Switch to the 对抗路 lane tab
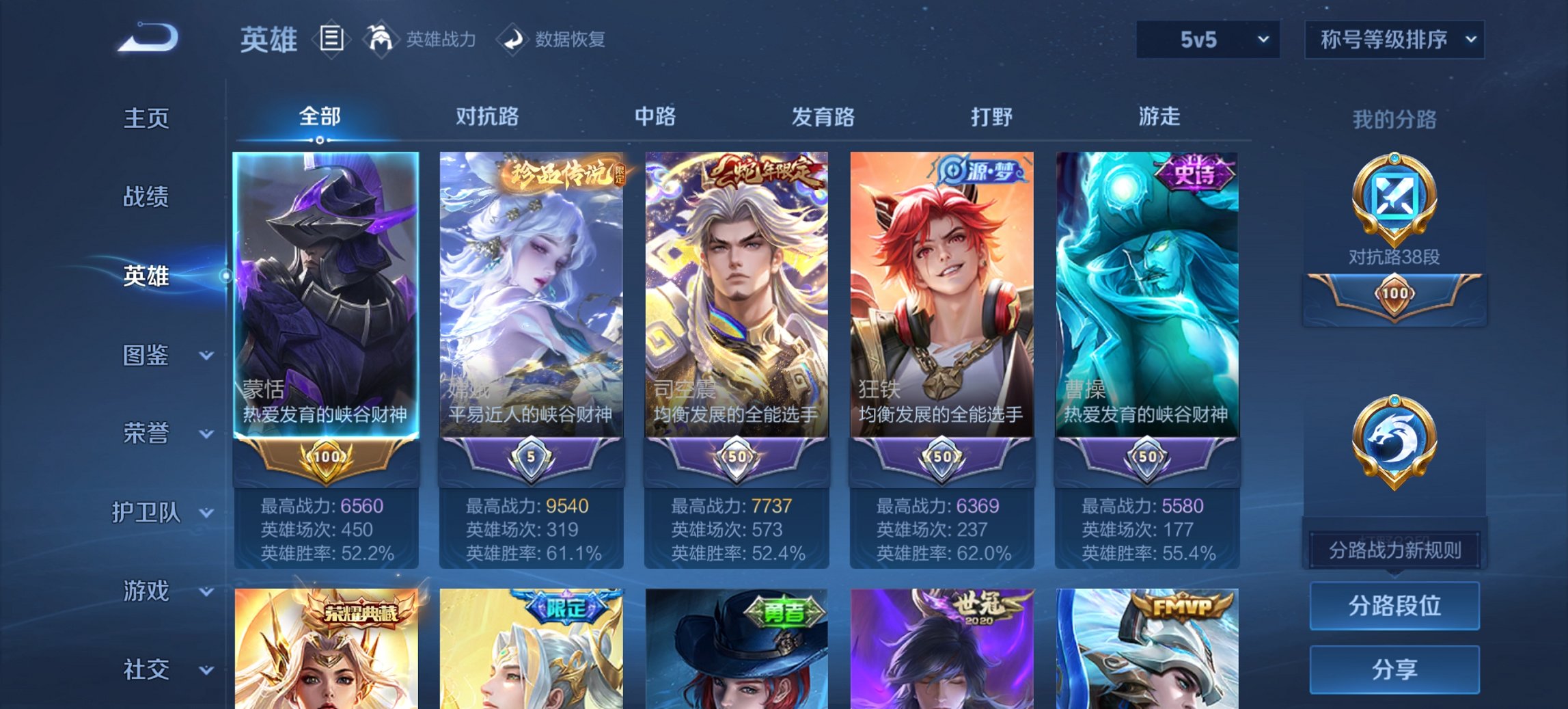 coord(489,118)
